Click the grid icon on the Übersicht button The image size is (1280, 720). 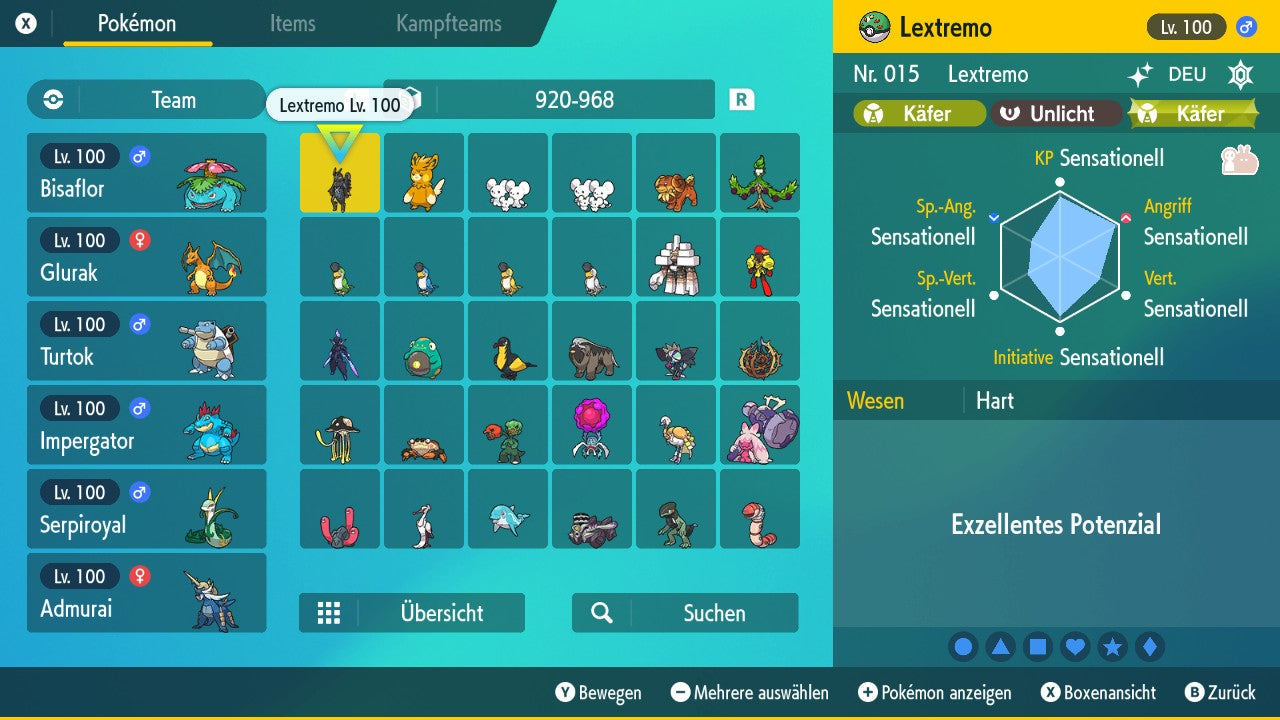[x=330, y=612]
